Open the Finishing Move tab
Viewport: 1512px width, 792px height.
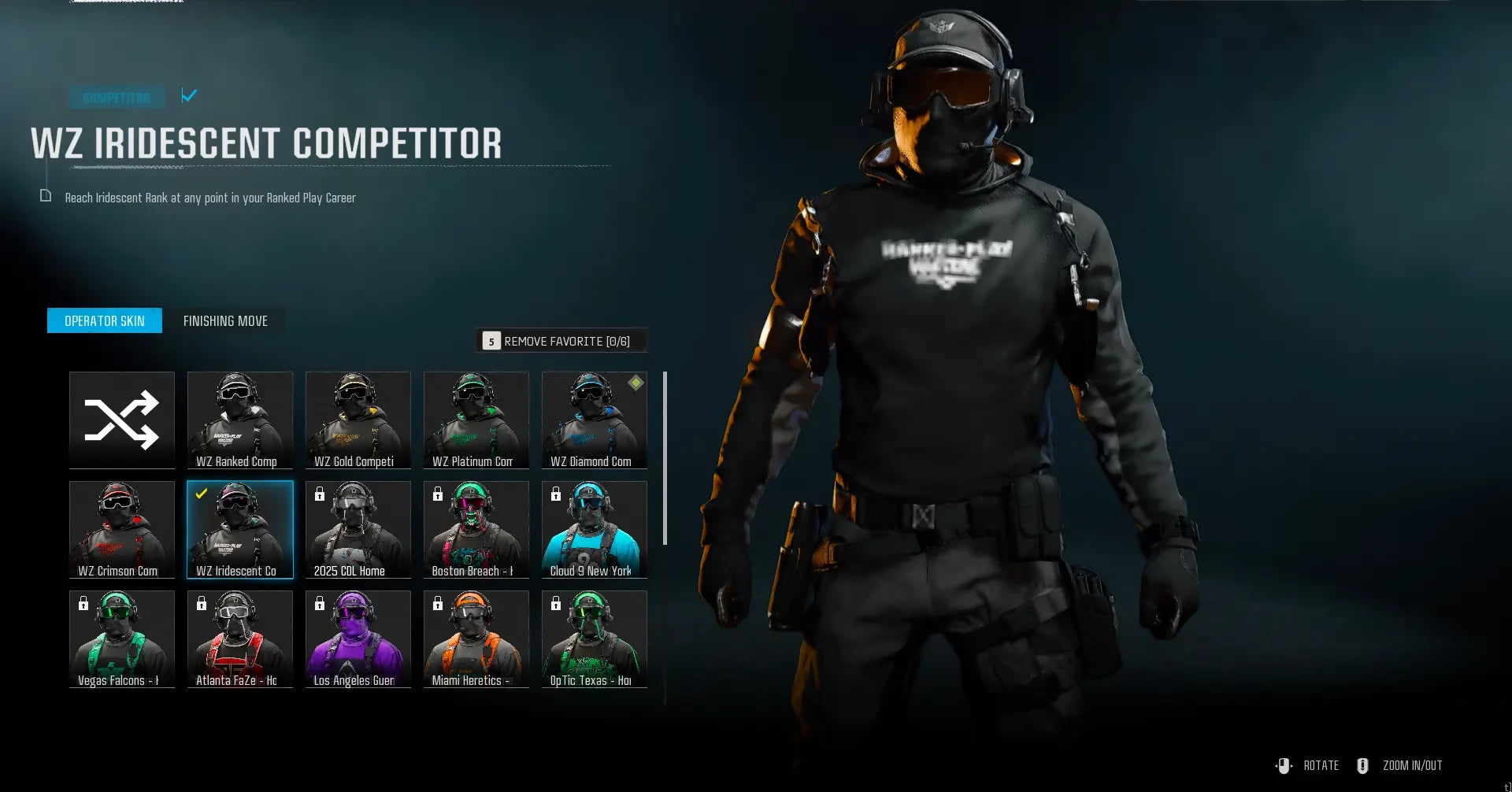[225, 320]
